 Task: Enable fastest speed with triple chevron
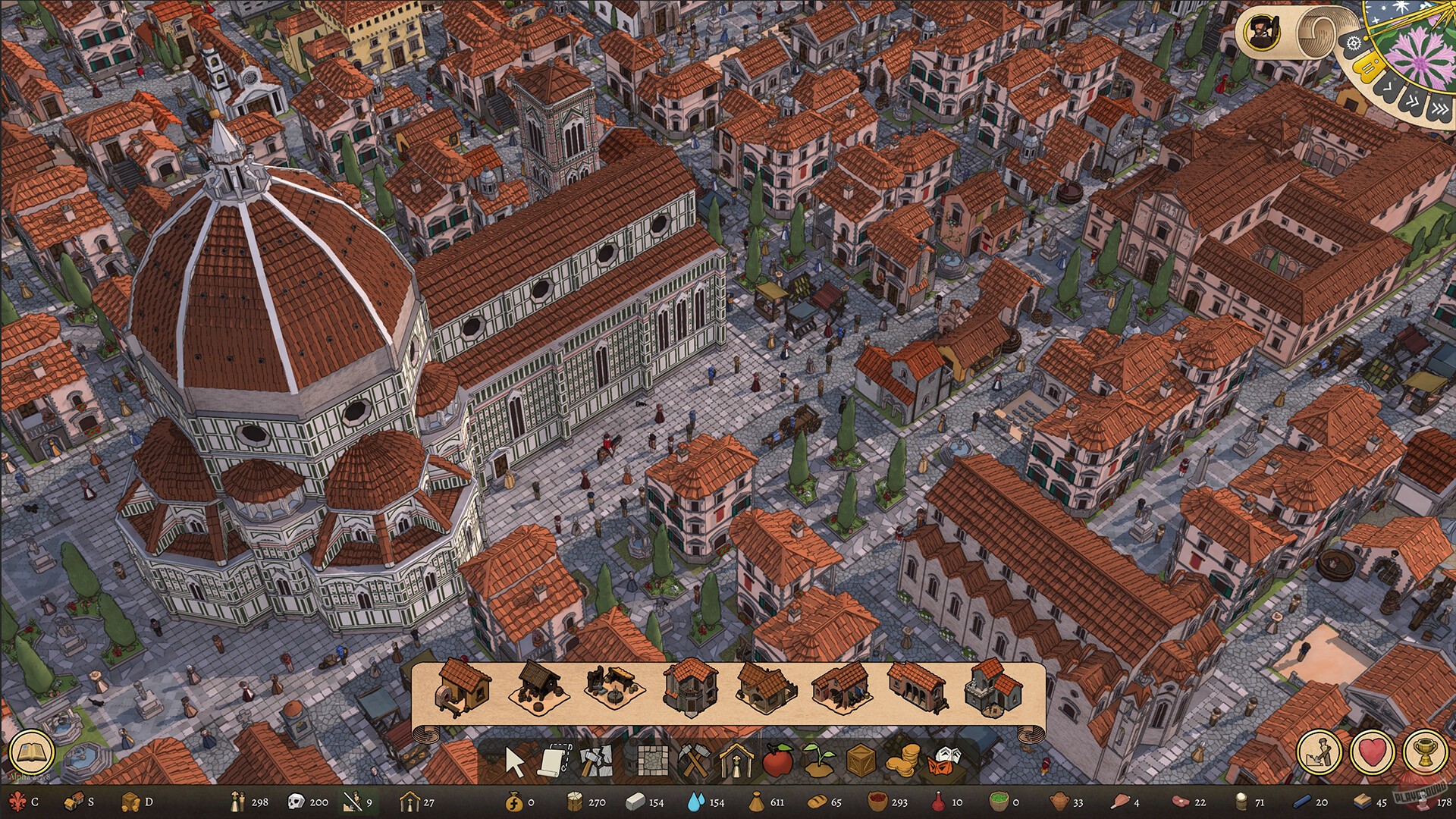coord(1440,108)
